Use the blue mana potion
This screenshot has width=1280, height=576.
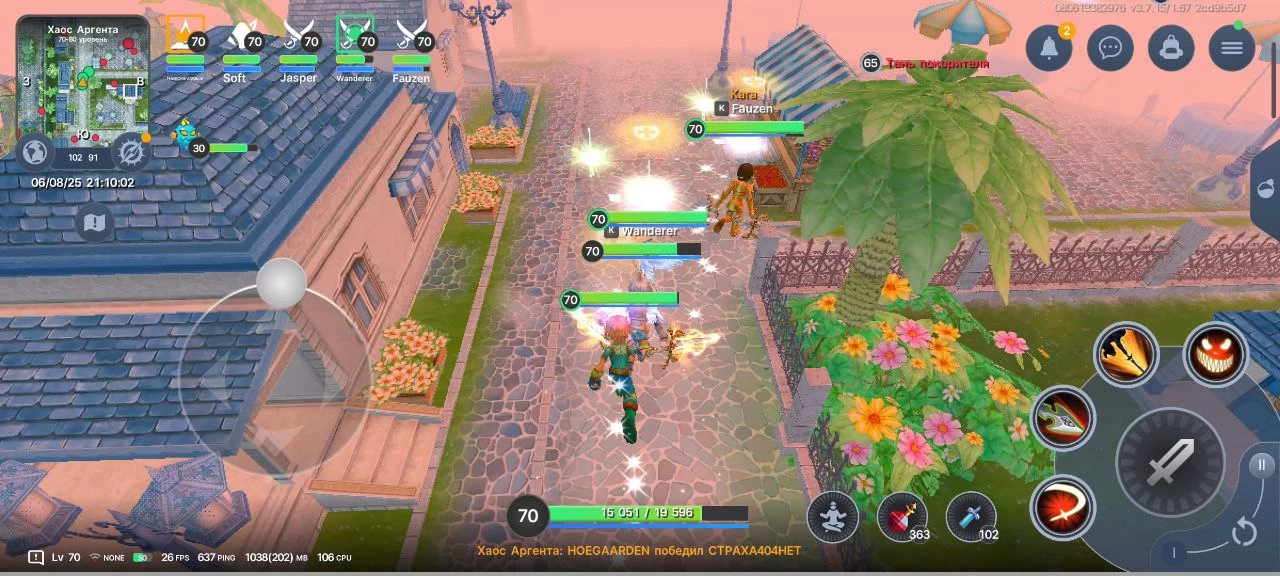pos(970,516)
